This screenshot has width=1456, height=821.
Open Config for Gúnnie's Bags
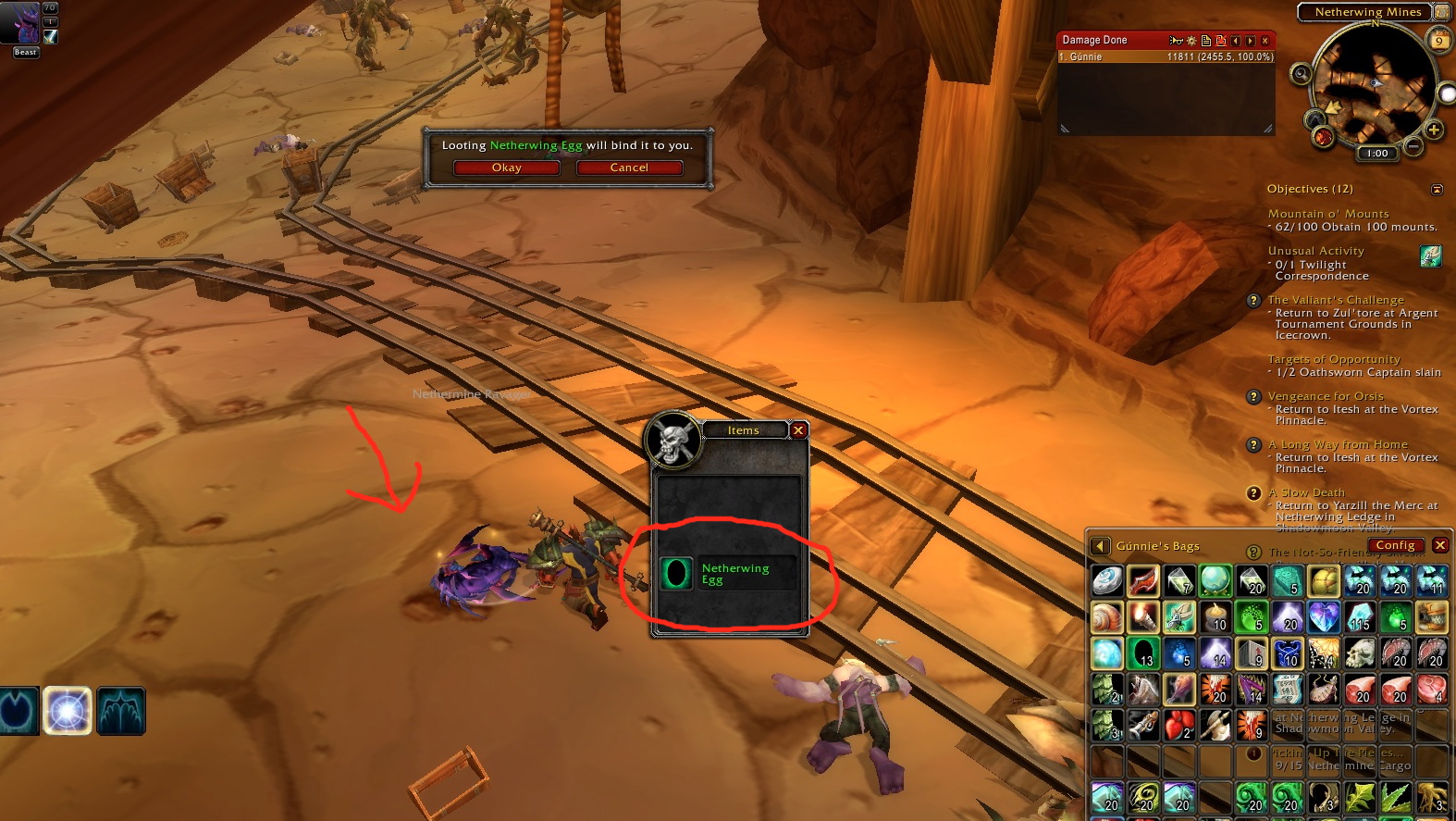(1396, 545)
